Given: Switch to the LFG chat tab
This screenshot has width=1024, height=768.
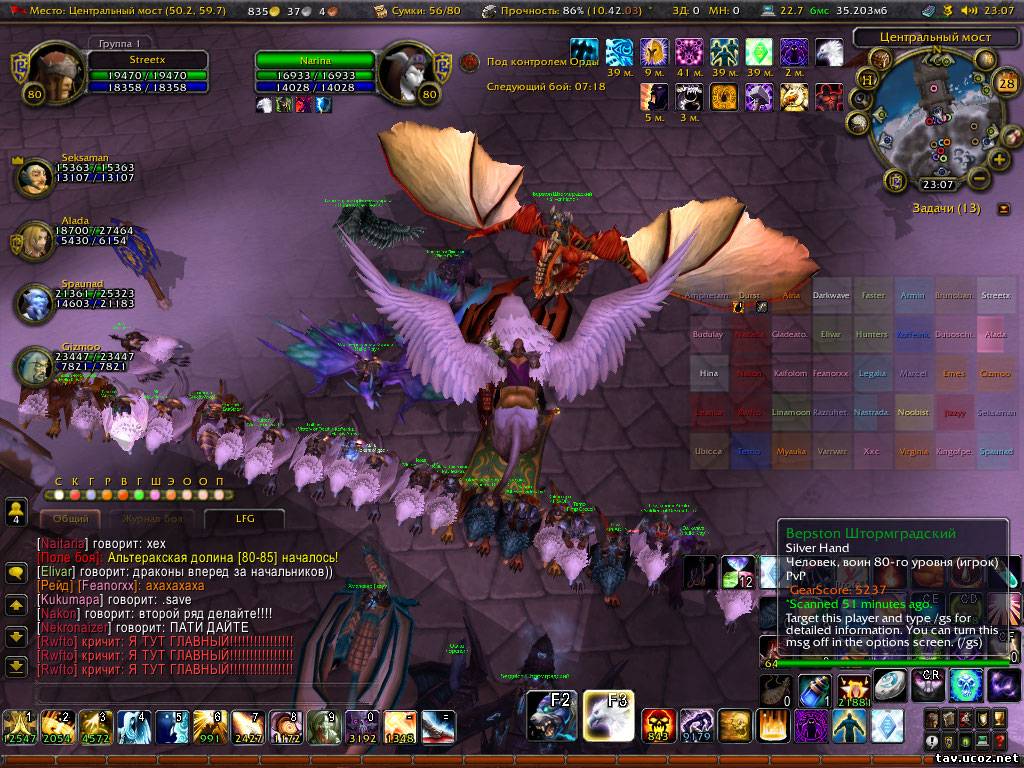Looking at the screenshot, I should [245, 519].
